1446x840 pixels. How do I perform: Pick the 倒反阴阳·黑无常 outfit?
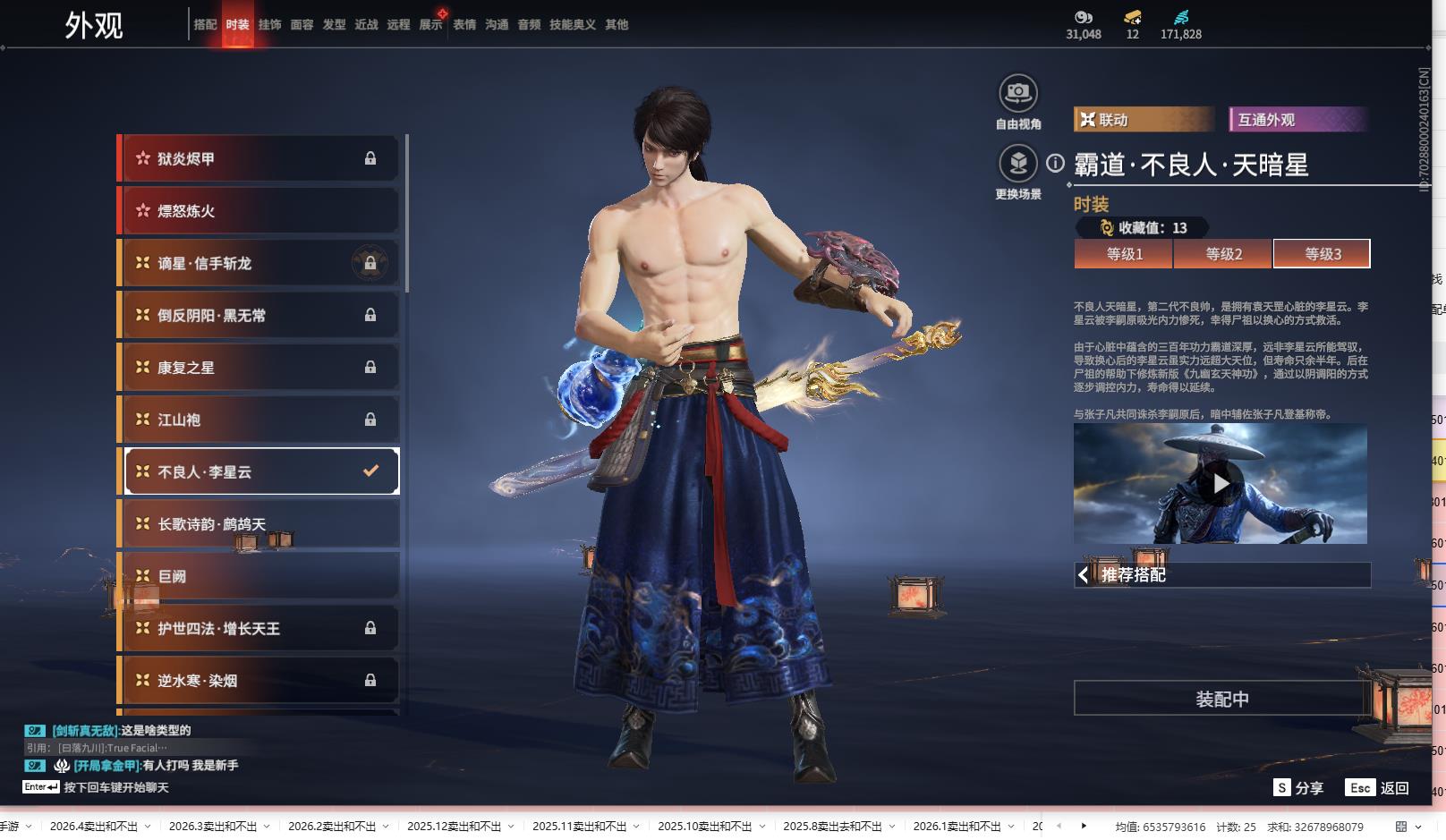(259, 316)
